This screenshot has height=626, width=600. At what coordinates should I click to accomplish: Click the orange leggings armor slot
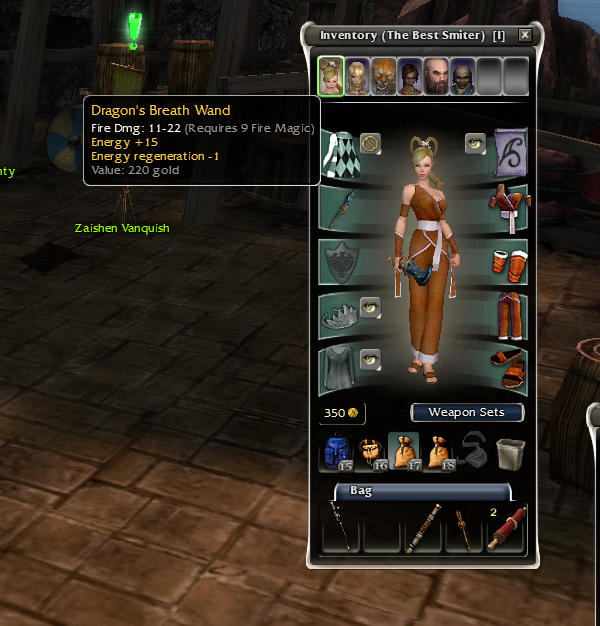[509, 316]
